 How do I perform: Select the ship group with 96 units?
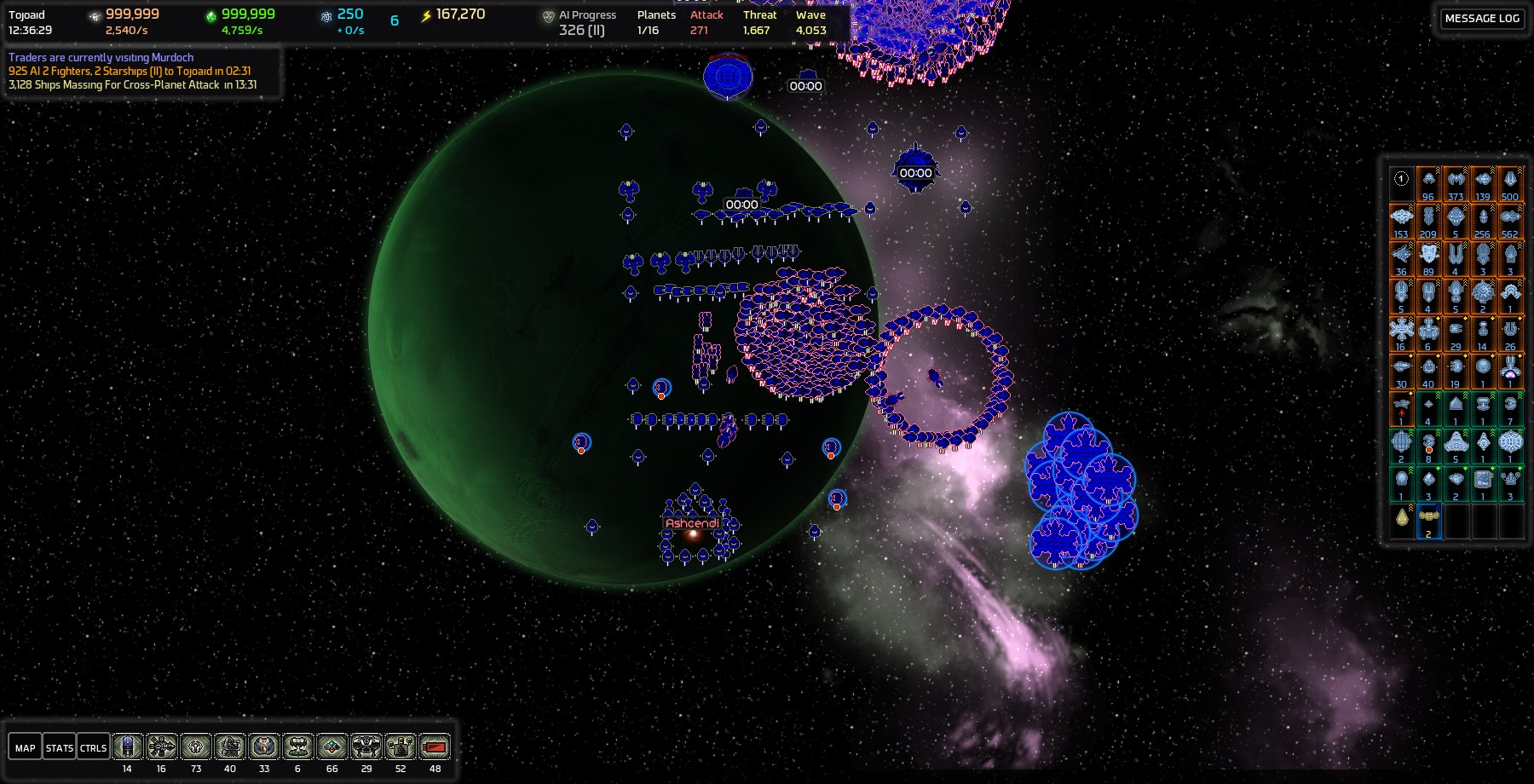pyautogui.click(x=1428, y=183)
